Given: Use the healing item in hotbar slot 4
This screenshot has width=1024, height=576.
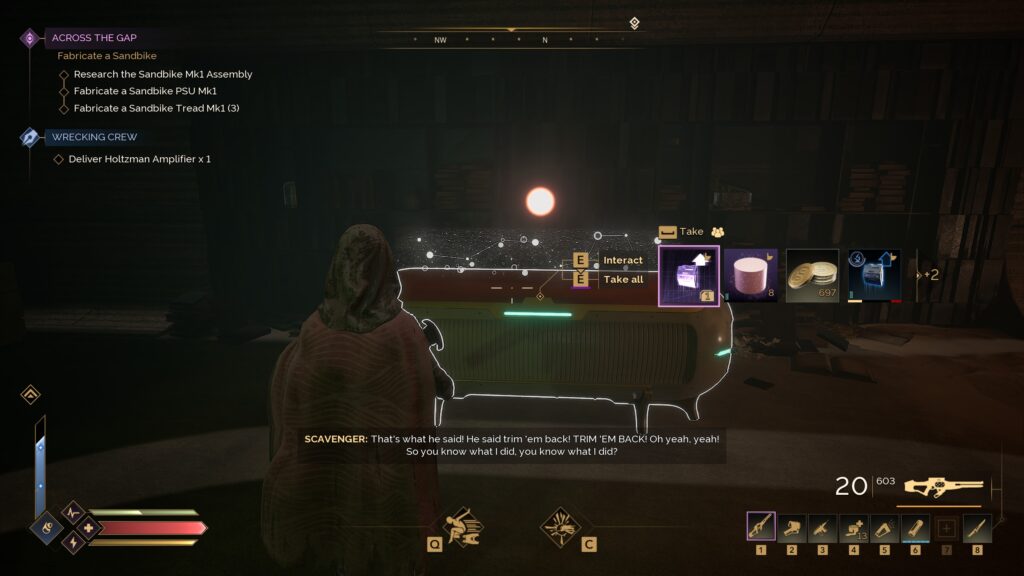Looking at the screenshot, I should [854, 527].
